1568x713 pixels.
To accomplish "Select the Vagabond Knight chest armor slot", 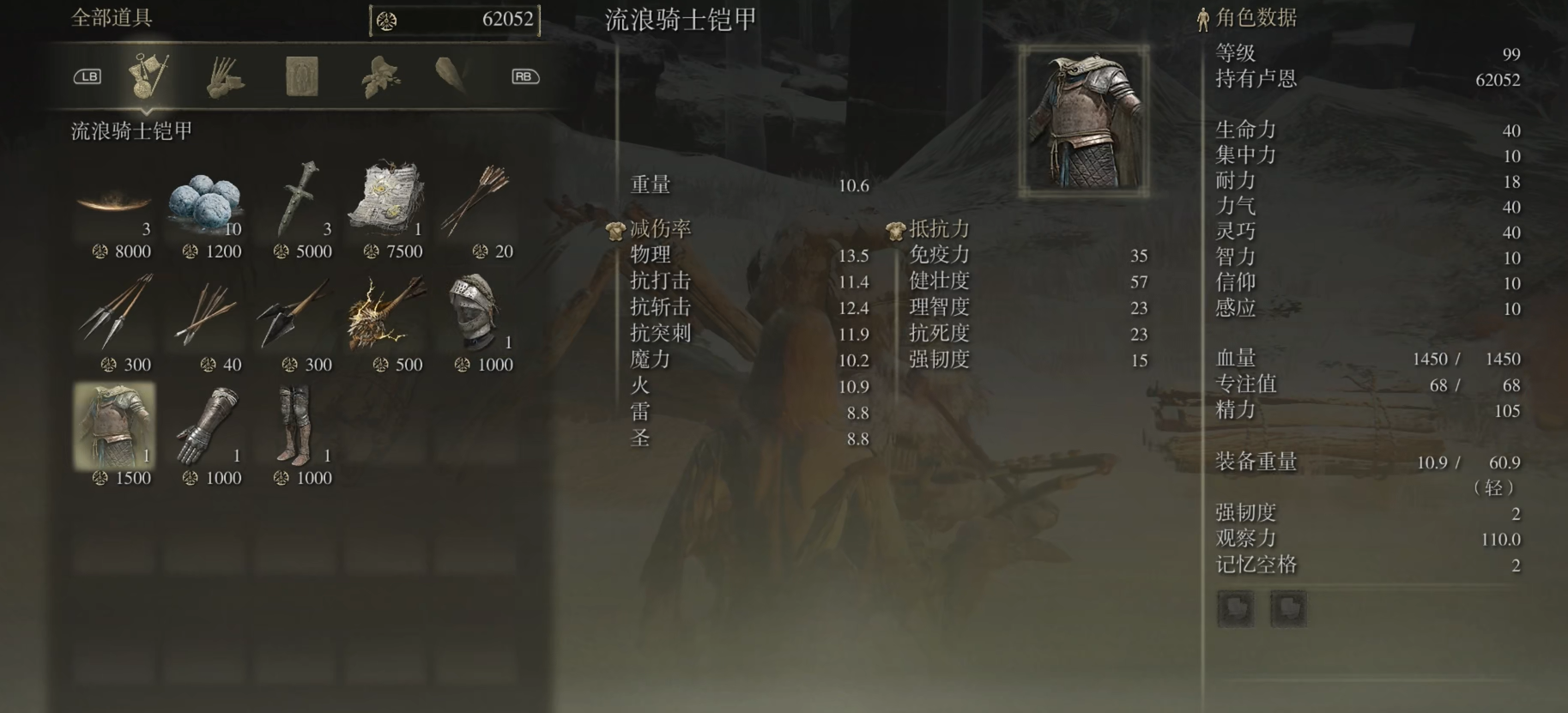I will point(114,426).
